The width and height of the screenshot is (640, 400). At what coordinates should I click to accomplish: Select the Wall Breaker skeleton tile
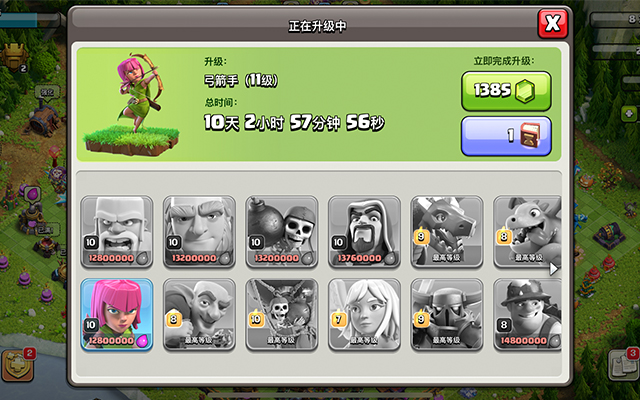tap(281, 231)
